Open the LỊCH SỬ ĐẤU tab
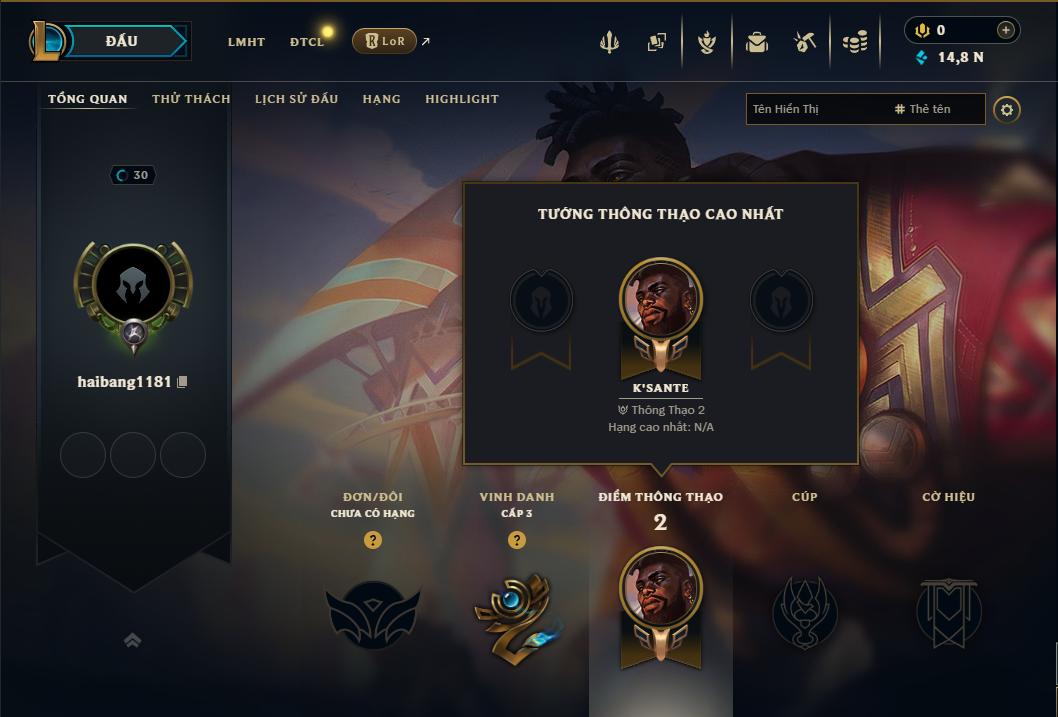This screenshot has height=717, width=1058. click(296, 99)
